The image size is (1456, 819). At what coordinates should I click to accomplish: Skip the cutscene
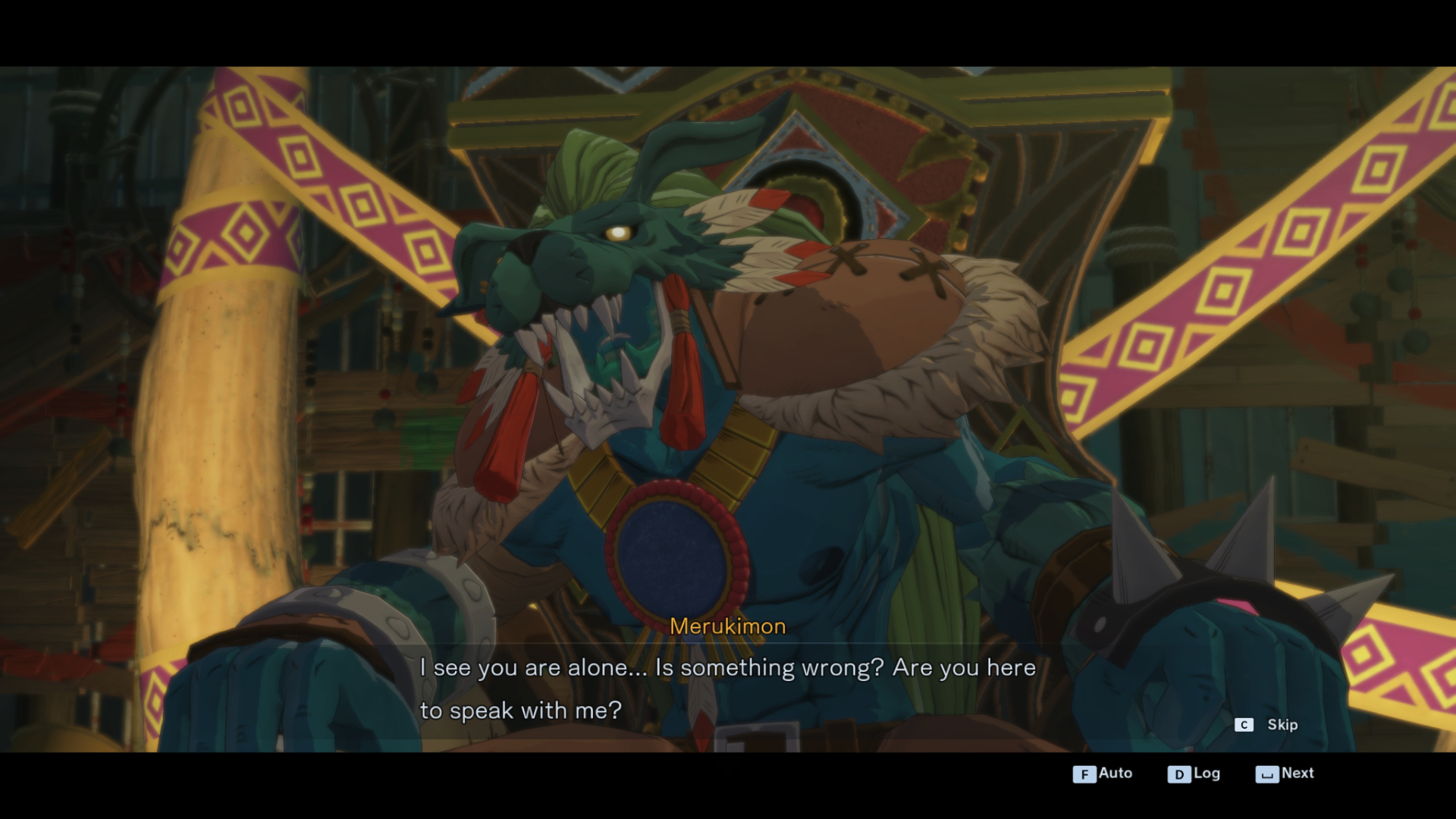point(1267,725)
